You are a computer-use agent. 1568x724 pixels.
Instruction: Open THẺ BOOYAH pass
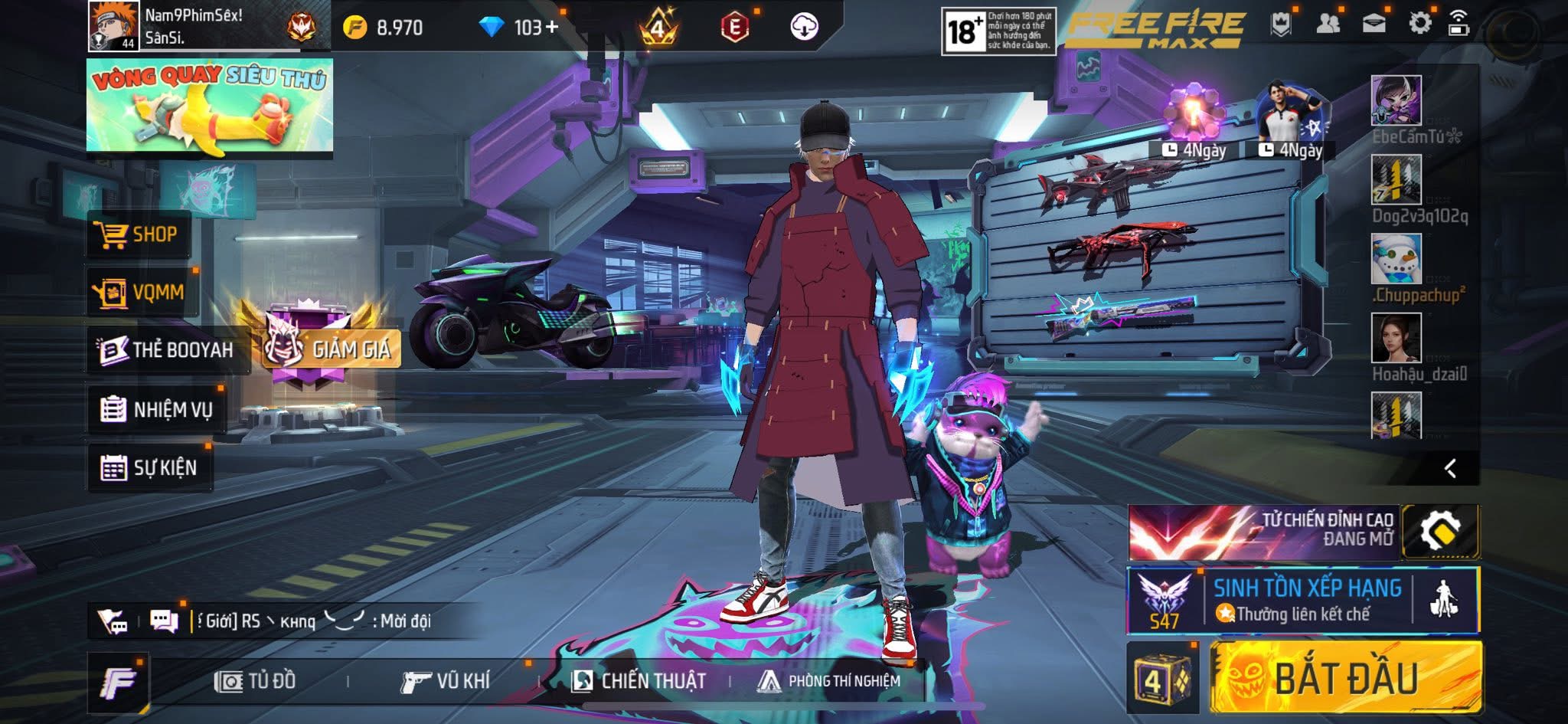[167, 350]
